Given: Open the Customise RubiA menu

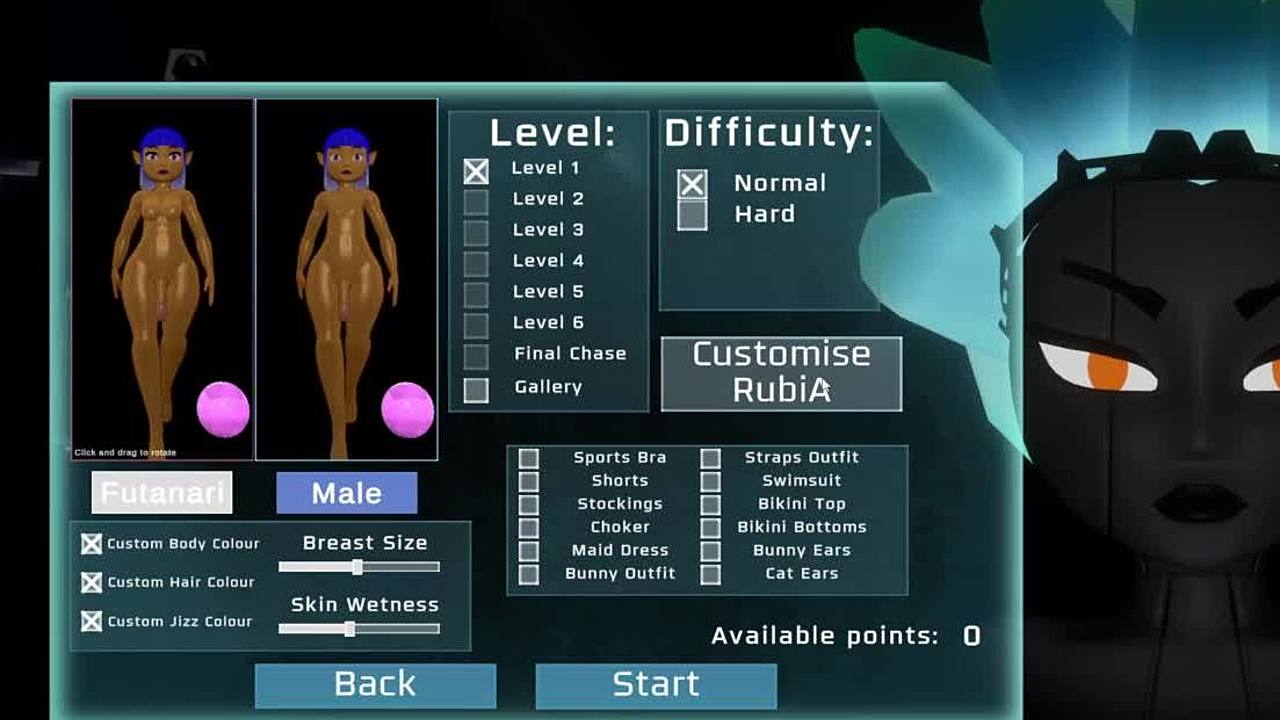Looking at the screenshot, I should click(x=781, y=373).
